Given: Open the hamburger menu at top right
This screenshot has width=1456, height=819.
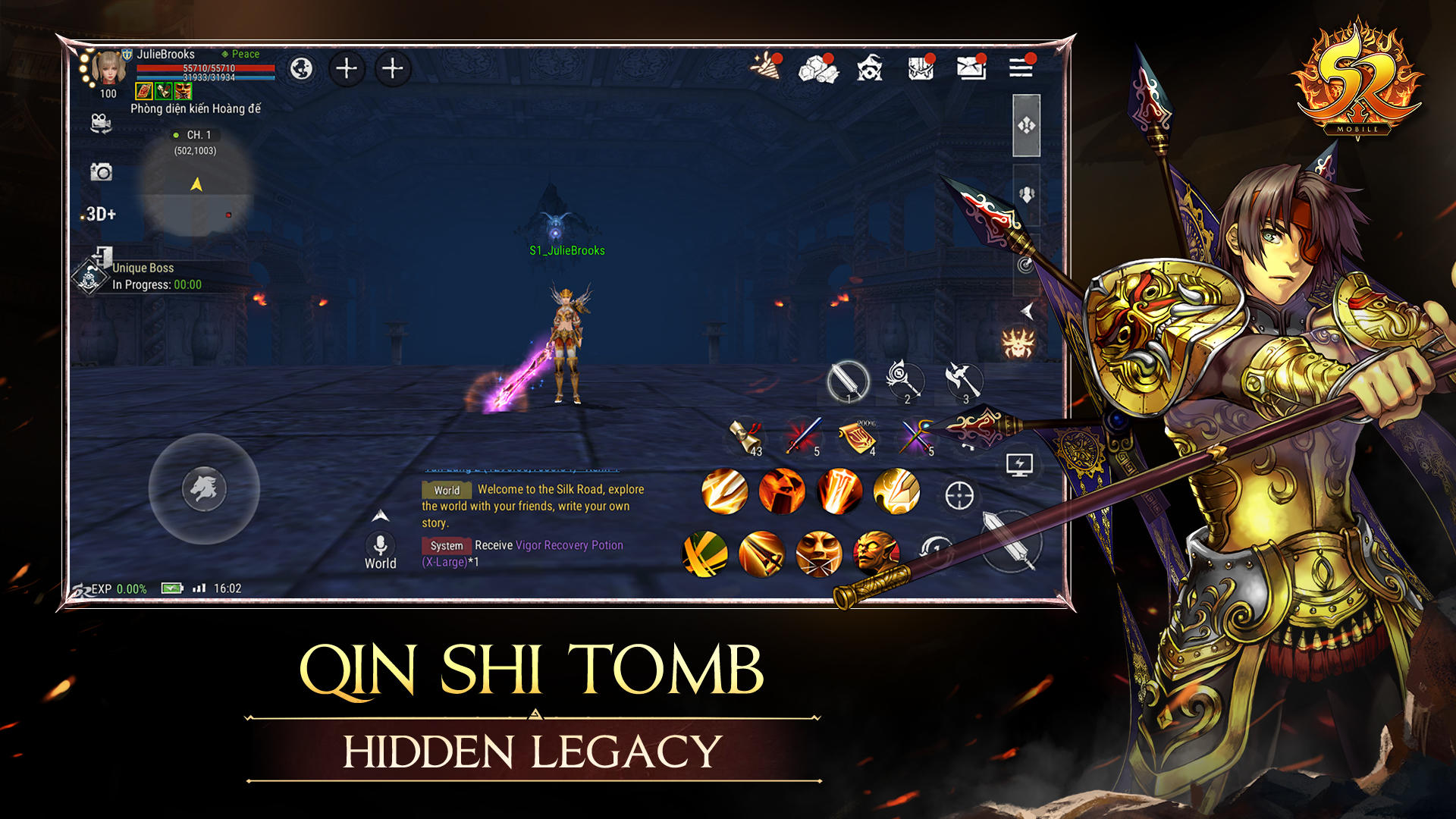Looking at the screenshot, I should (1020, 68).
